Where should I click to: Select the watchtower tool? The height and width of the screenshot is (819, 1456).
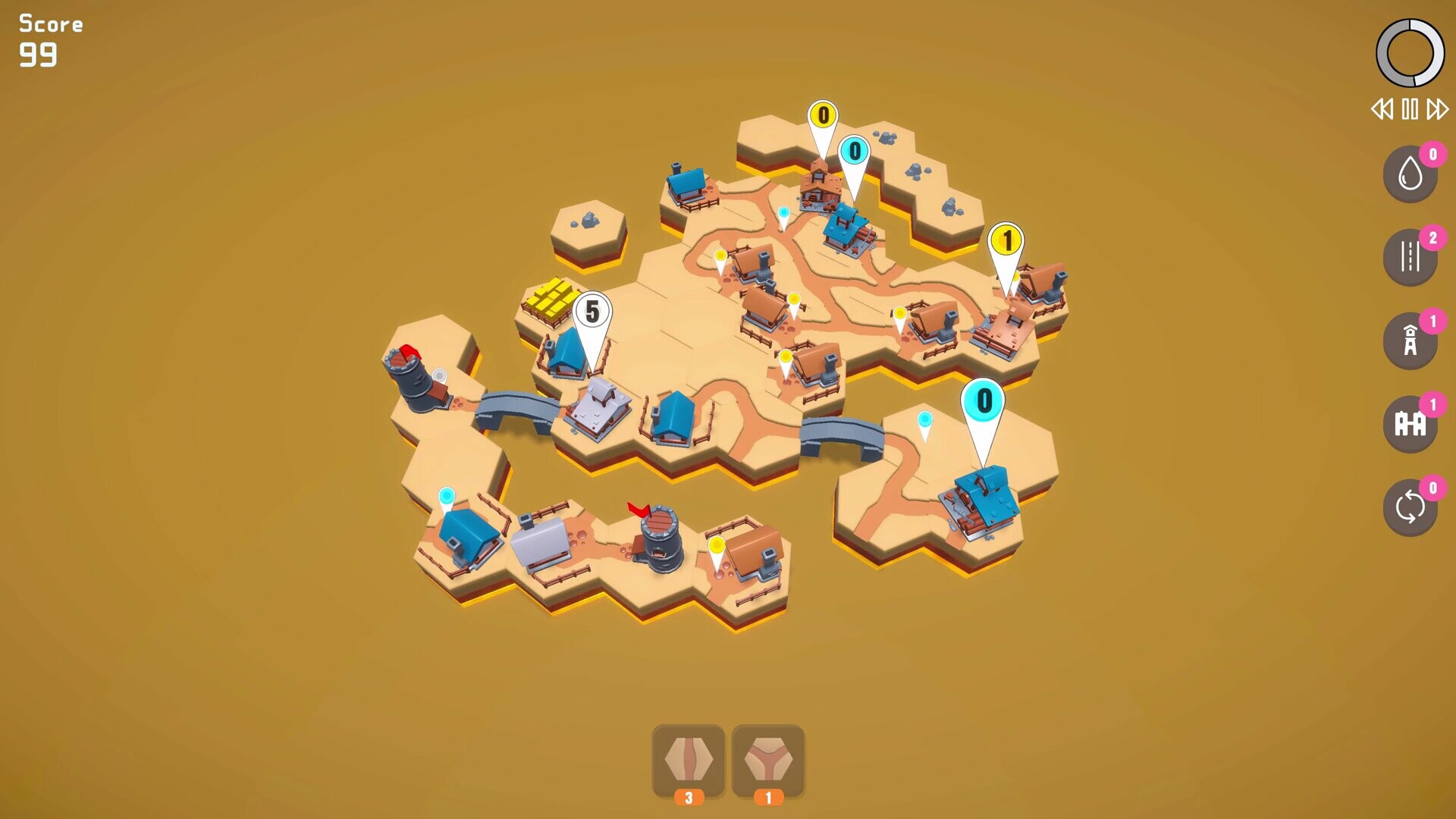[x=1409, y=340]
